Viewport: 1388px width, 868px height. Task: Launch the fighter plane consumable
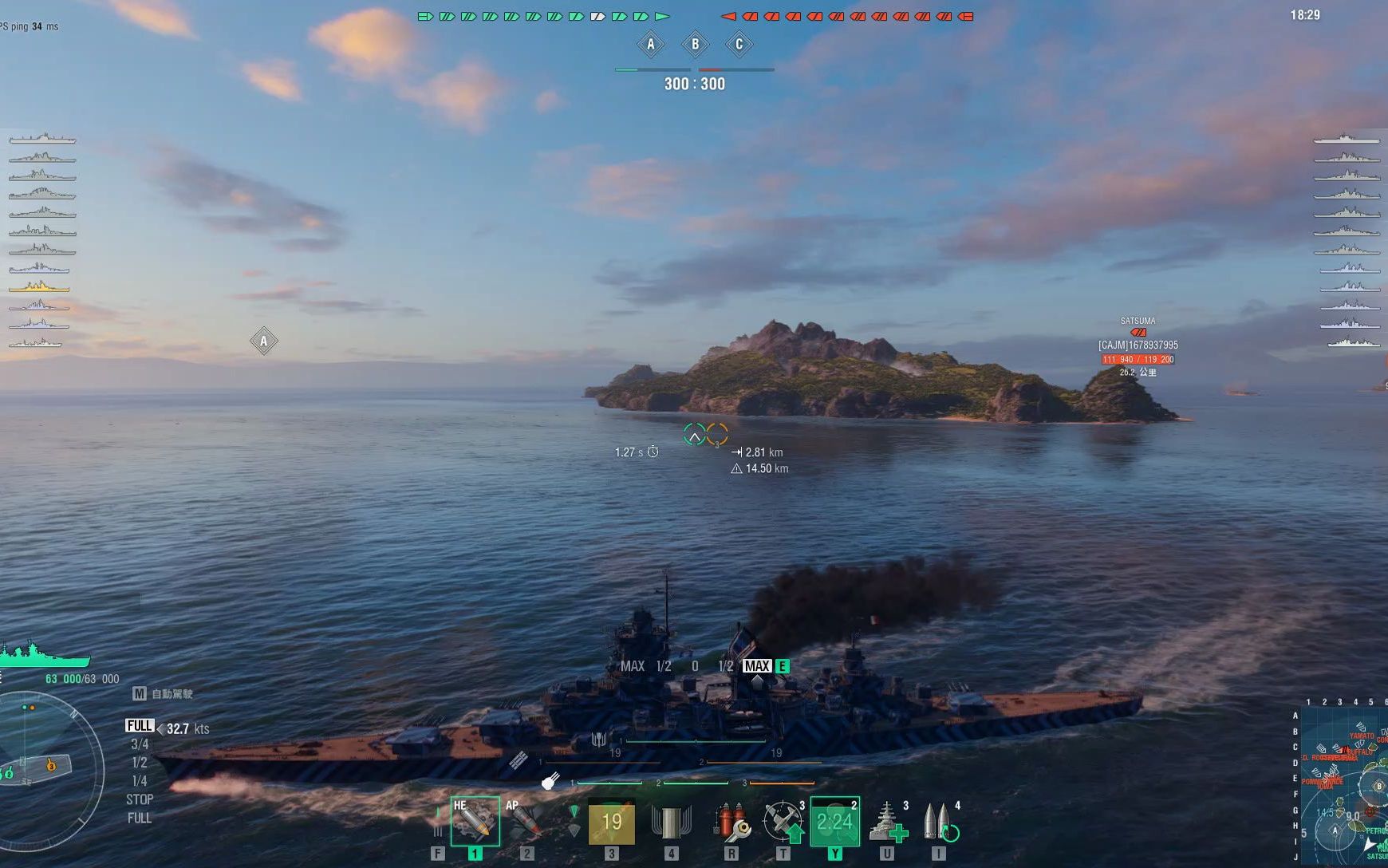coord(783,823)
